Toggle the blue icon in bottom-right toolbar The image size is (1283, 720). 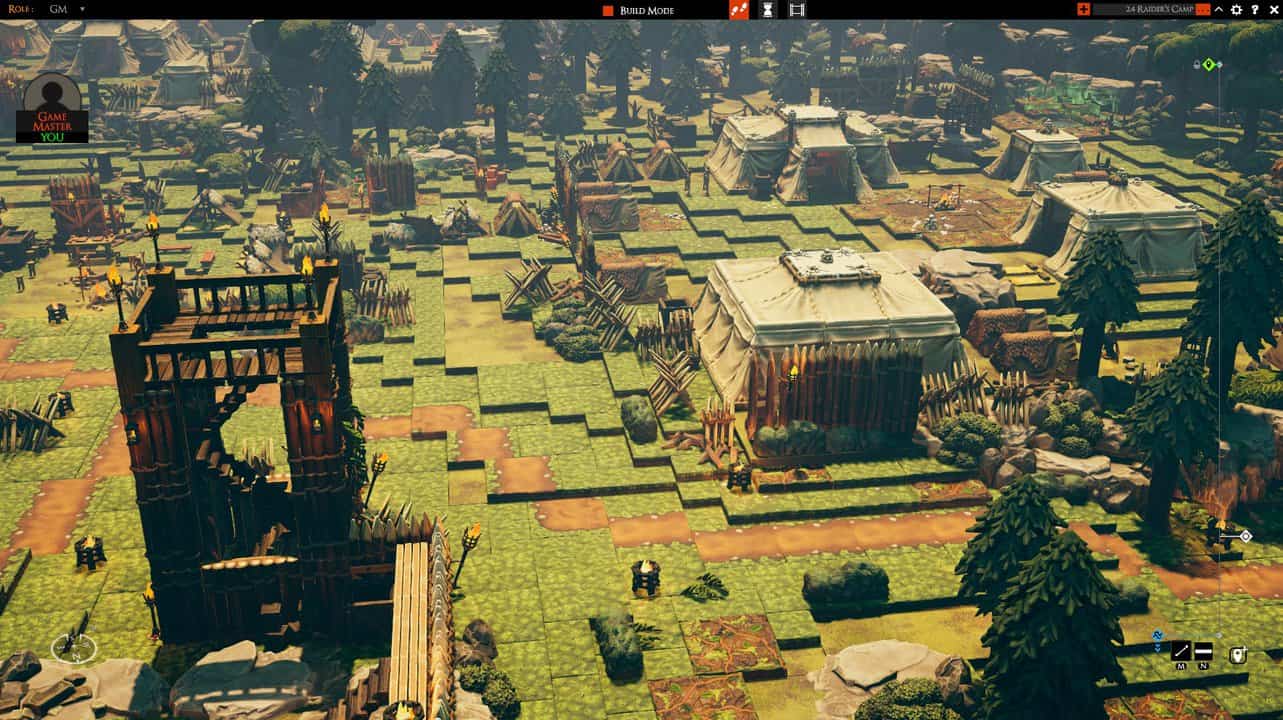(x=1157, y=635)
